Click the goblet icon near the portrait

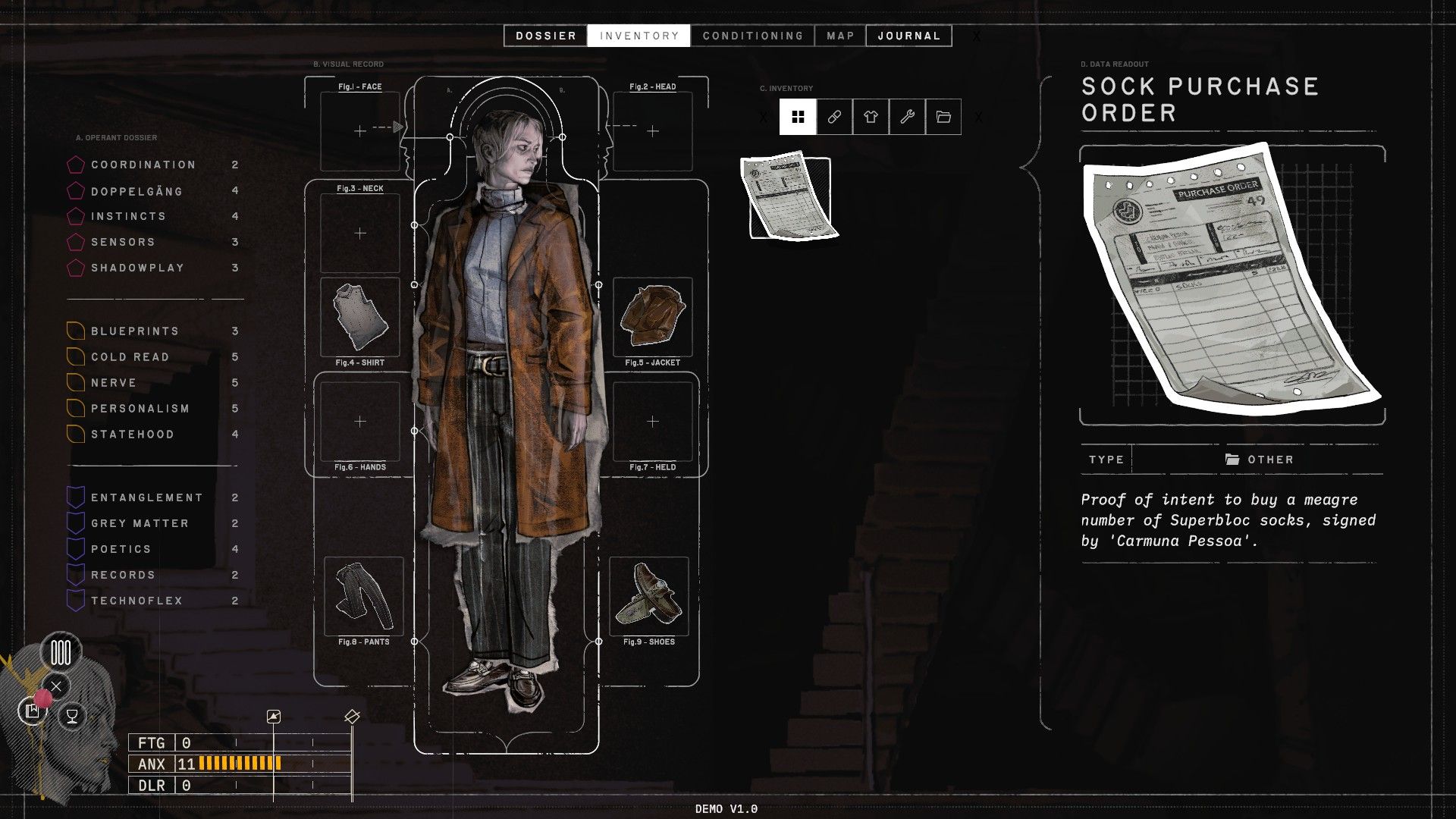pos(71,714)
